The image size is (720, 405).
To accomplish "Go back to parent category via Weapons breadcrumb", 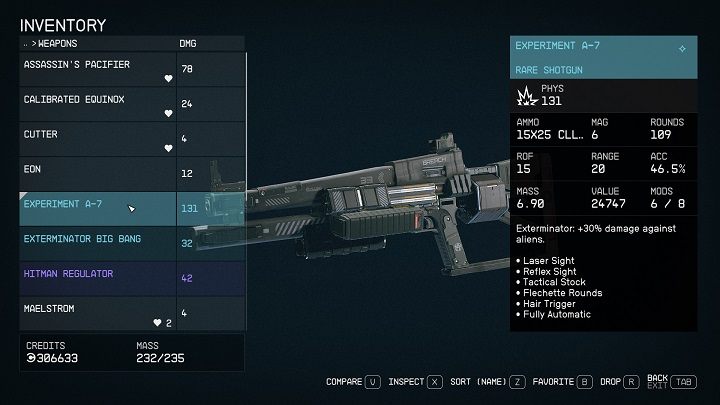I will coord(57,44).
